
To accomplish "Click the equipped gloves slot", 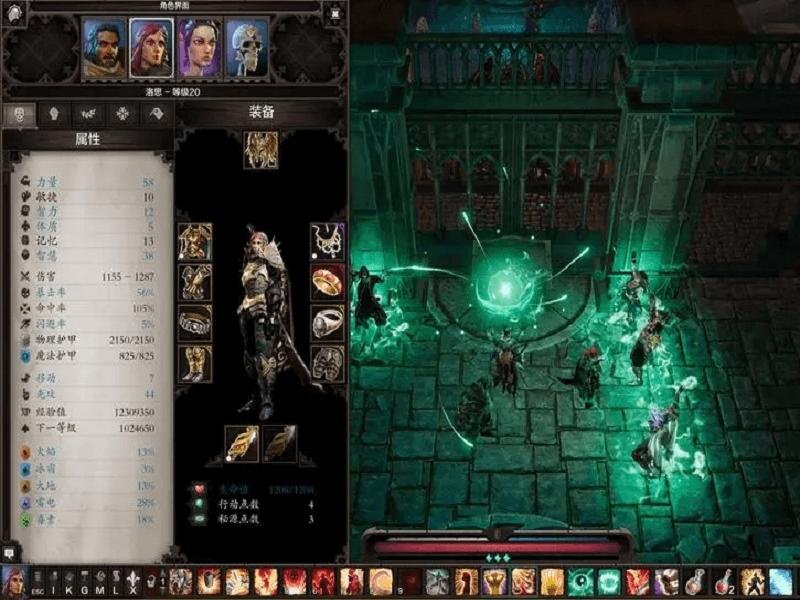I will coord(195,281).
